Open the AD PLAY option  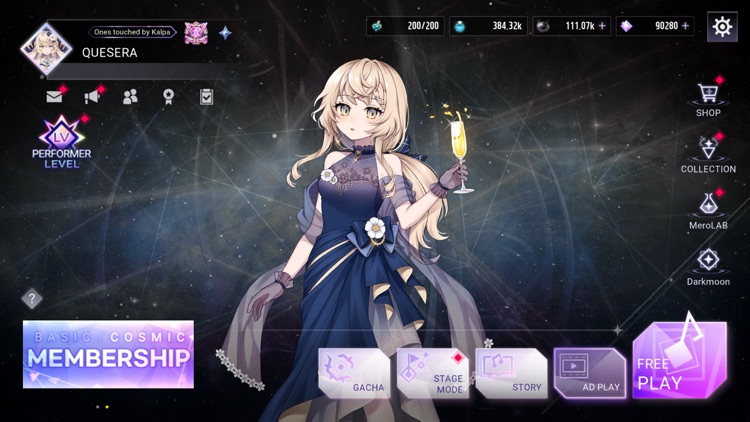(589, 372)
